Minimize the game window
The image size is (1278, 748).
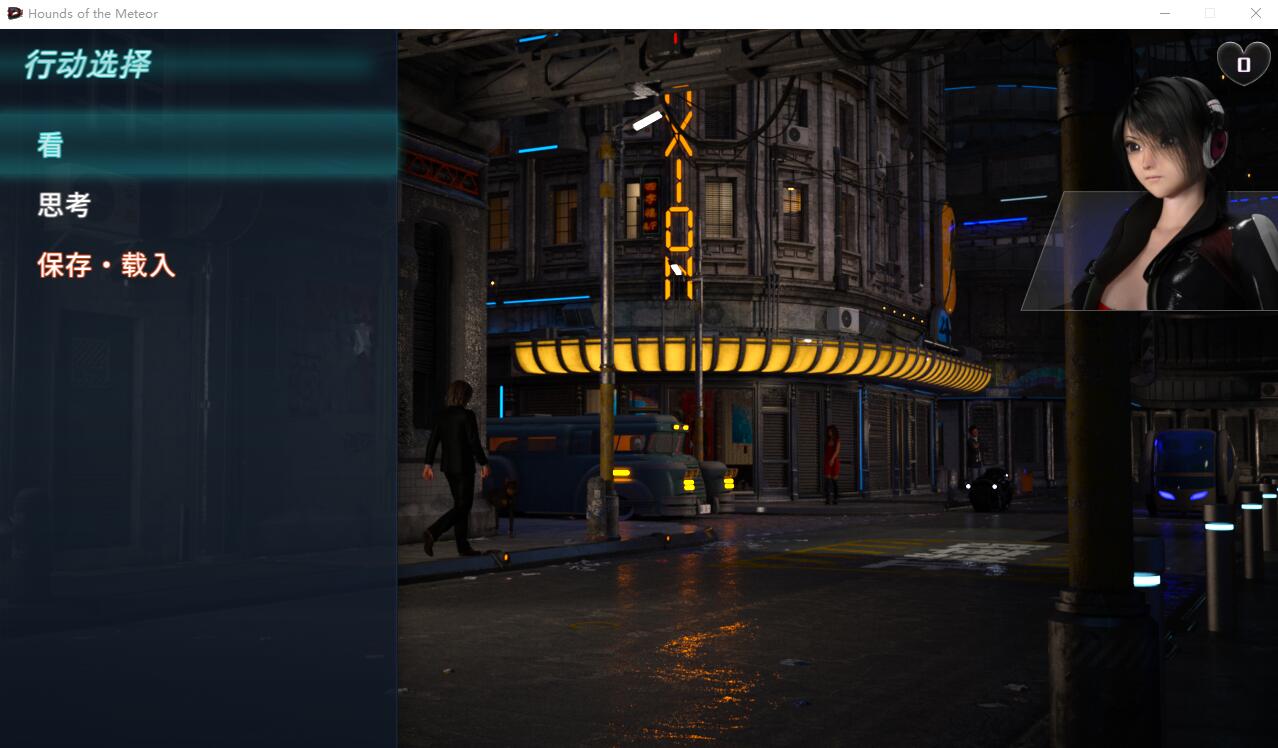click(x=1165, y=13)
